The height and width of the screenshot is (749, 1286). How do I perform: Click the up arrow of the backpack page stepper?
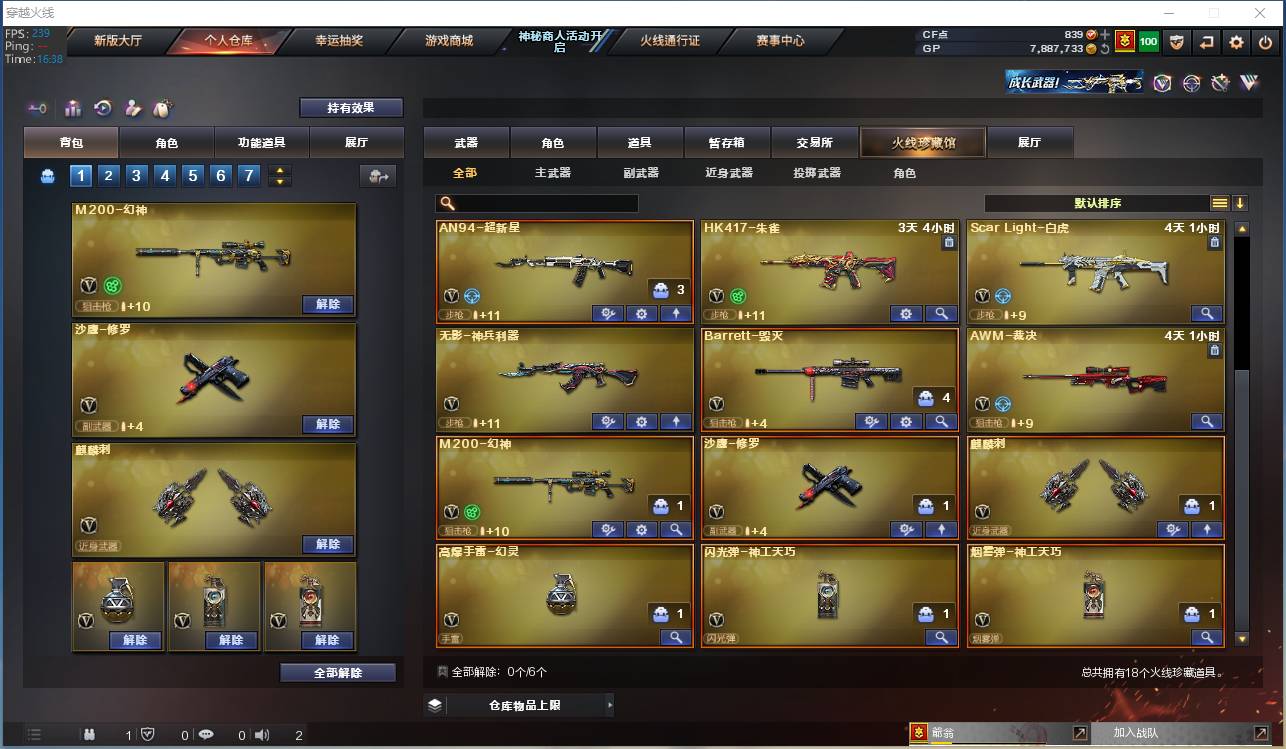coord(279,169)
